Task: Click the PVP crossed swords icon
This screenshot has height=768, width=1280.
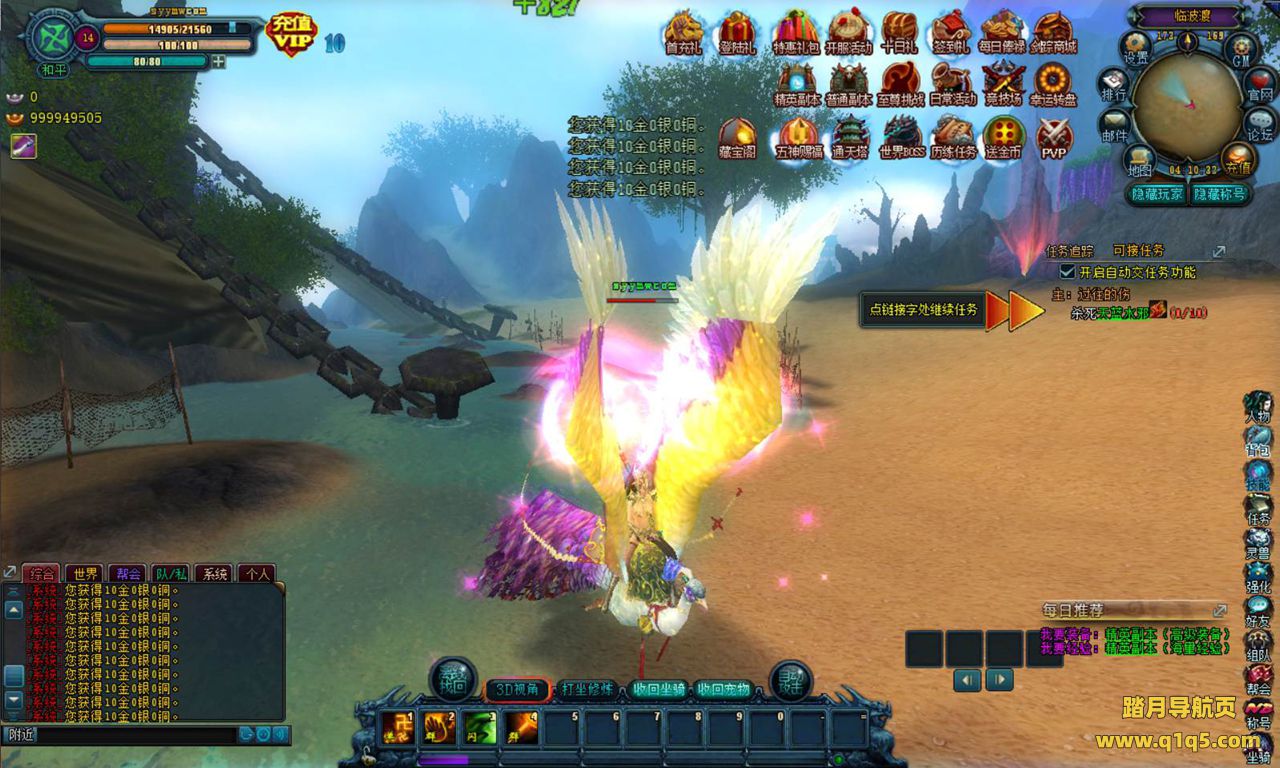Action: (1054, 138)
